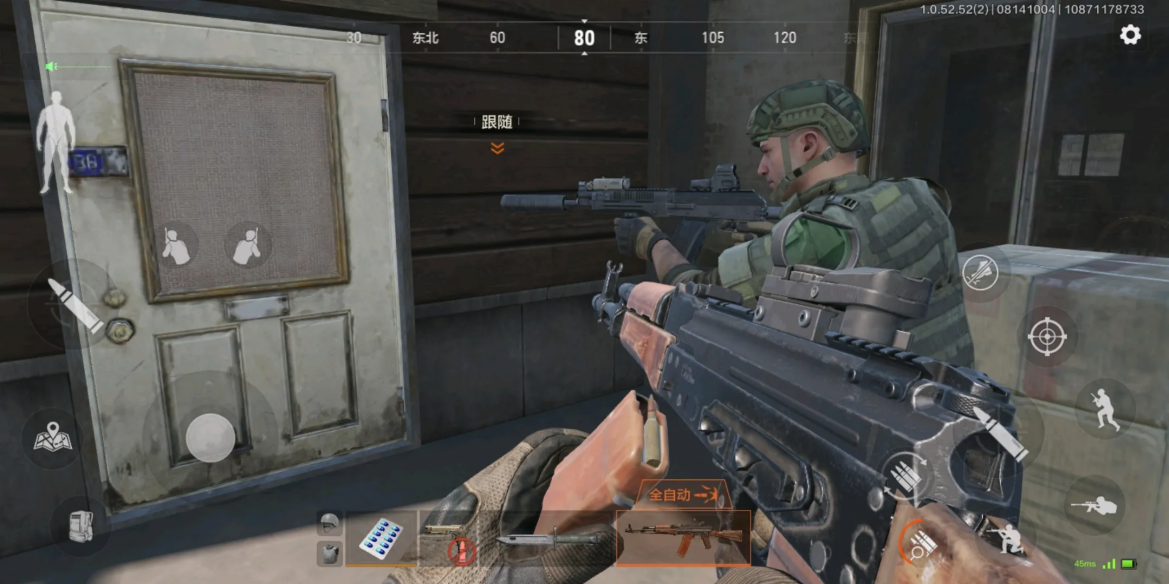
Task: Toggle the 全自动 fire mode
Action: pyautogui.click(x=685, y=494)
